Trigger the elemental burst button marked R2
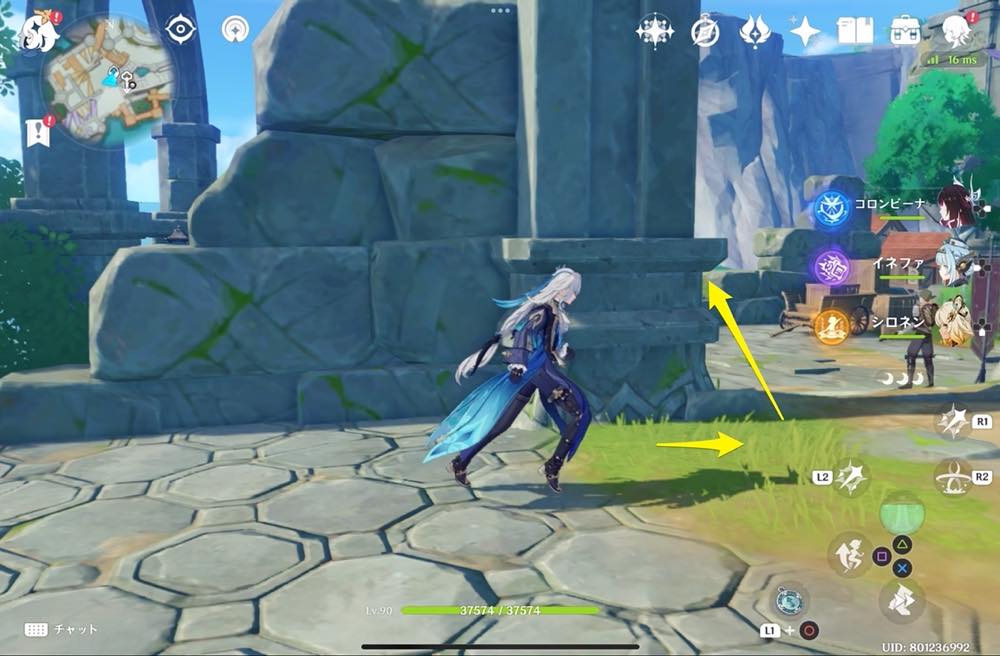This screenshot has height=656, width=1000. [952, 477]
